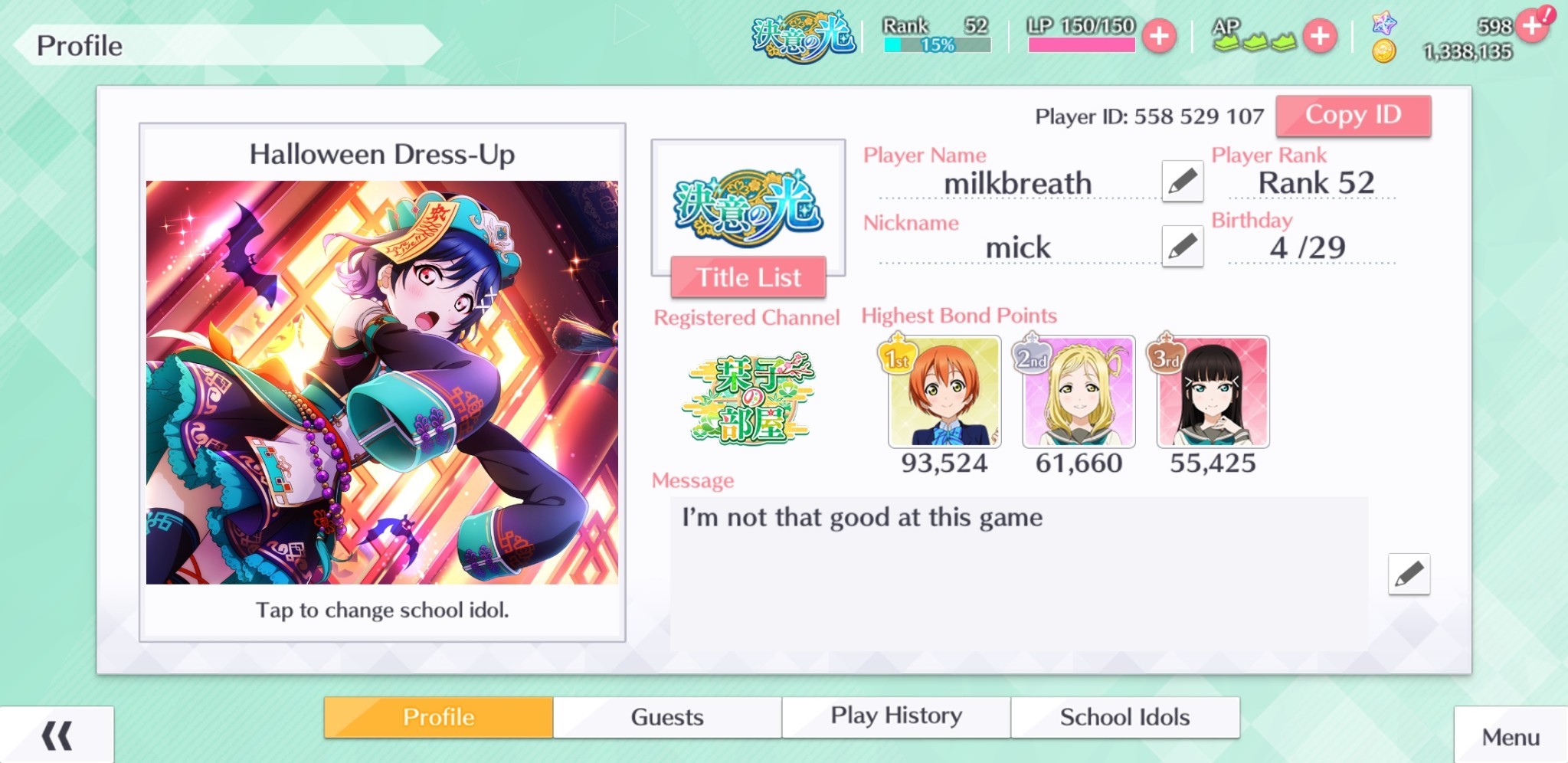This screenshot has width=1568, height=763.
Task: Tap the Halloween Dress-Up idol card
Action: (x=381, y=382)
